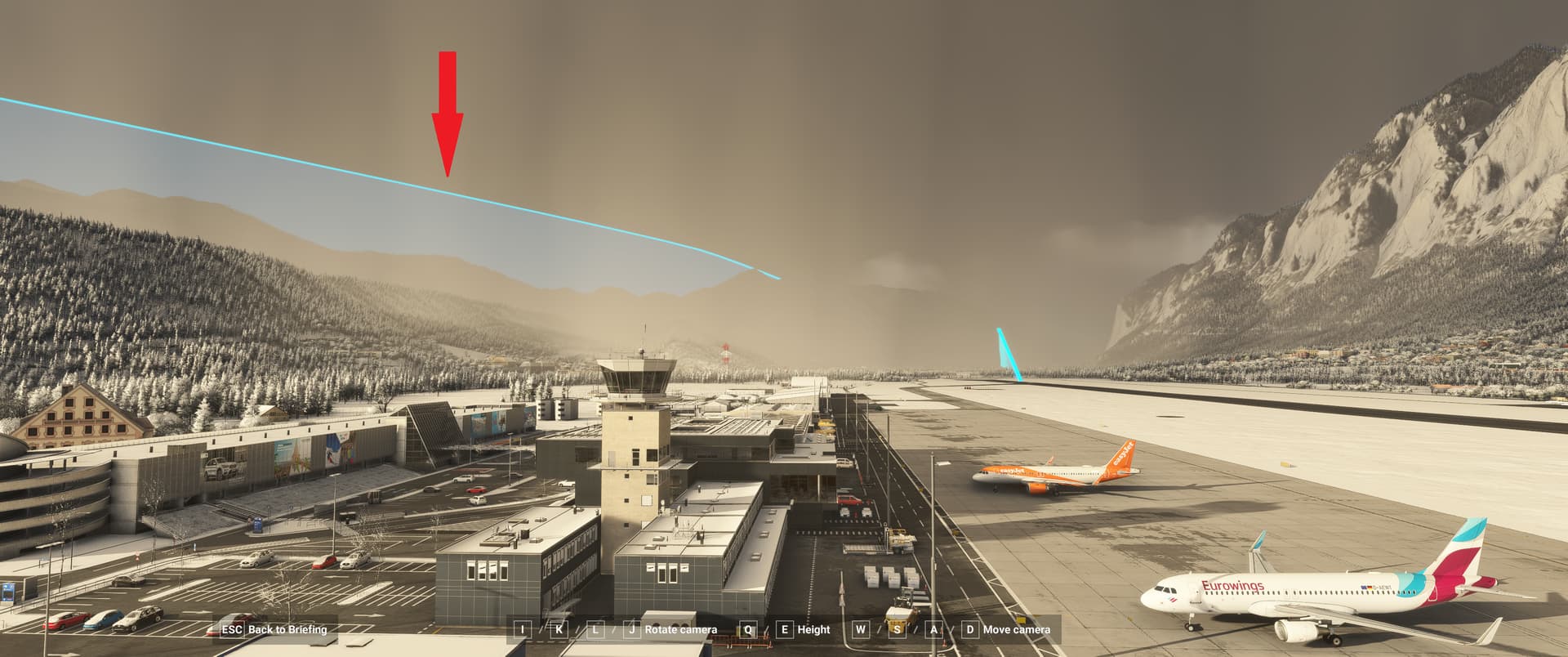
Task: Click the Back to Briefing label
Action: [x=287, y=630]
